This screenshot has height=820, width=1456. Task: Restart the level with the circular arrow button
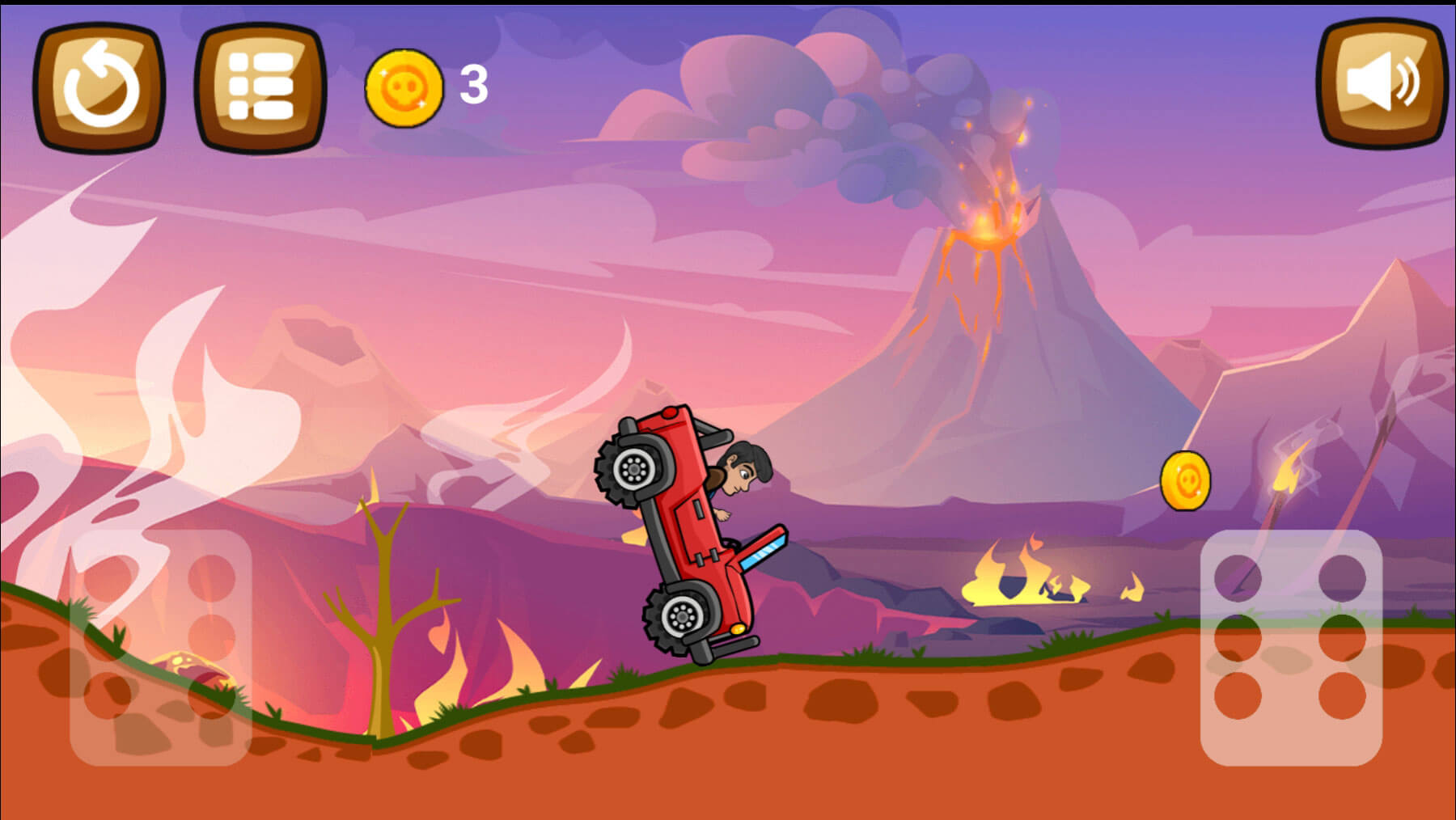(x=99, y=87)
